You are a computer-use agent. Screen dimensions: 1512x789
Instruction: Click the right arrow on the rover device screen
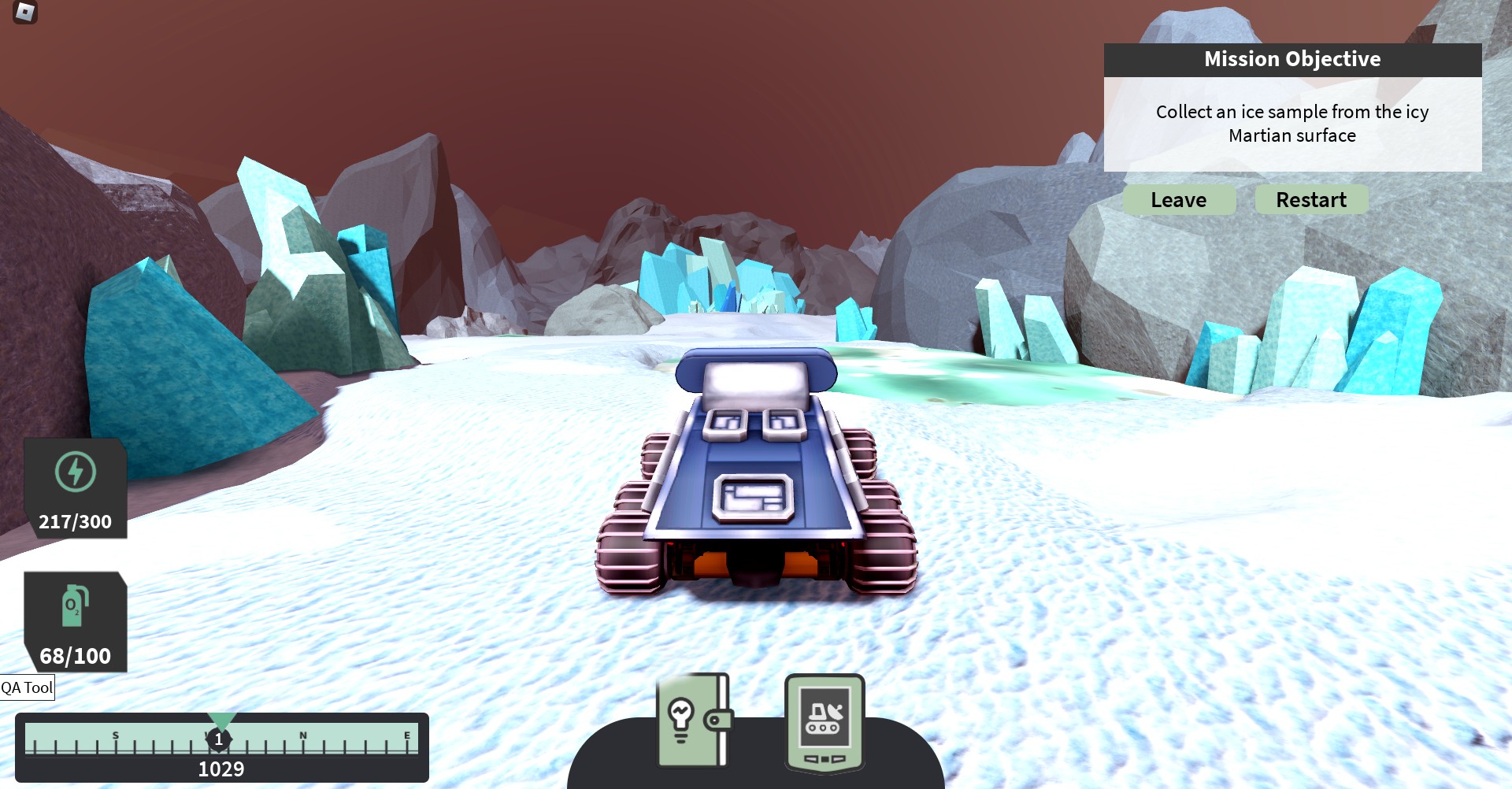tap(838, 758)
